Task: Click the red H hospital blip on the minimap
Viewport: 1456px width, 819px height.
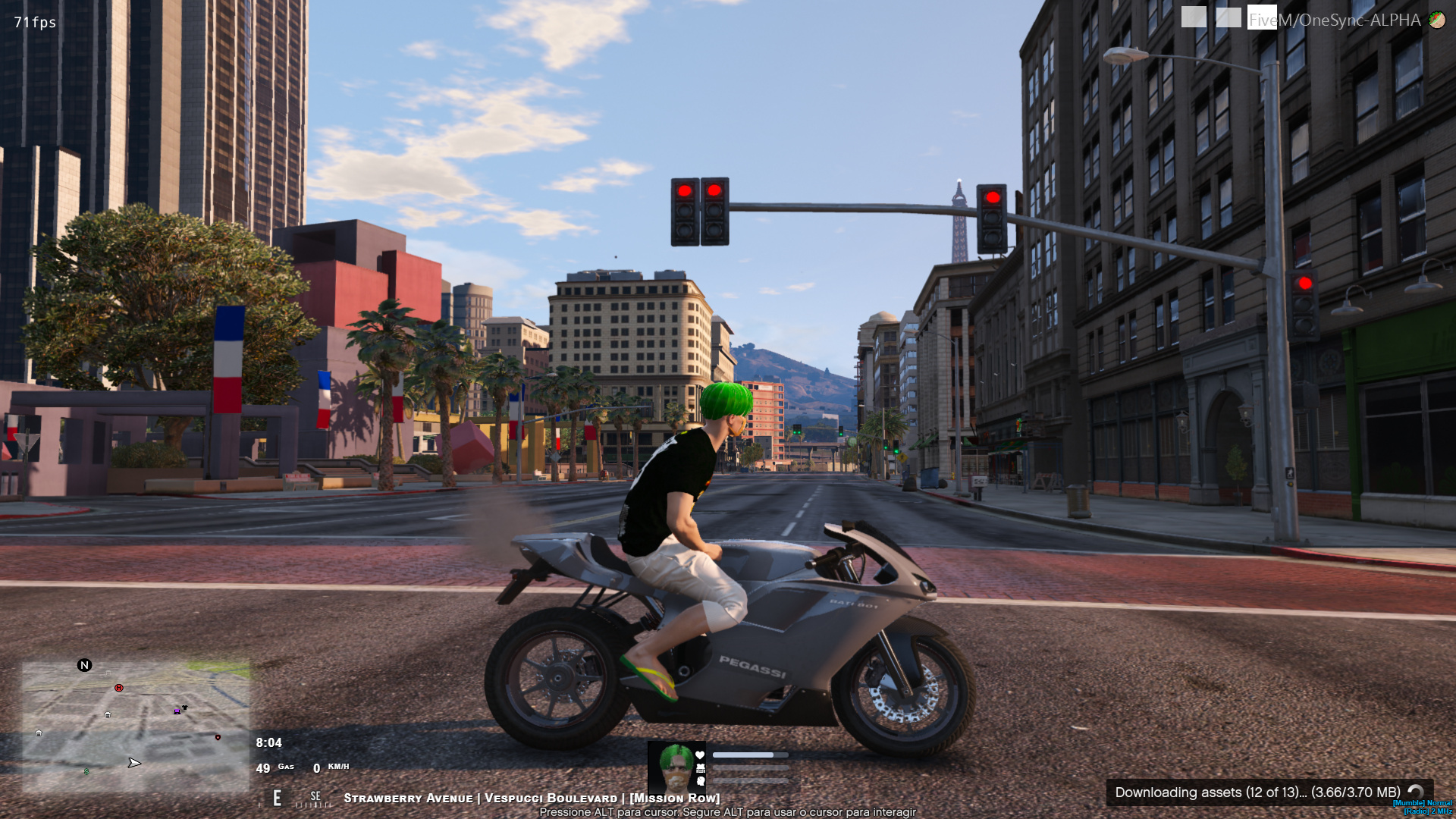Action: click(x=118, y=688)
